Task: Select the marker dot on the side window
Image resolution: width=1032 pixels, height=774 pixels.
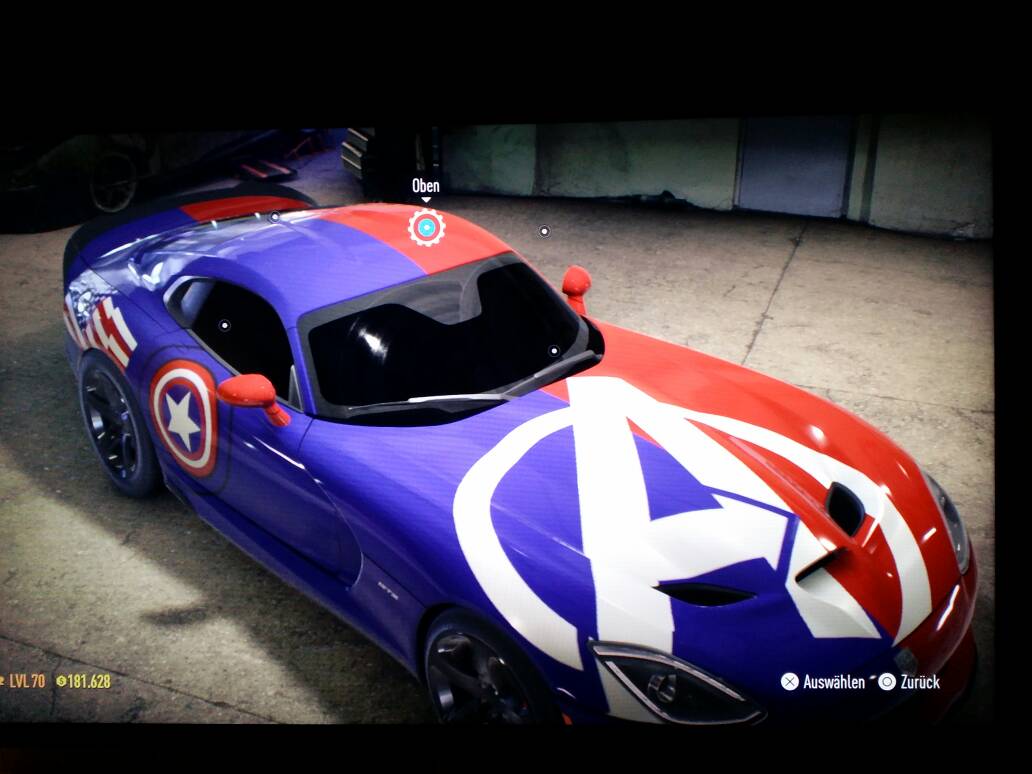Action: click(224, 325)
